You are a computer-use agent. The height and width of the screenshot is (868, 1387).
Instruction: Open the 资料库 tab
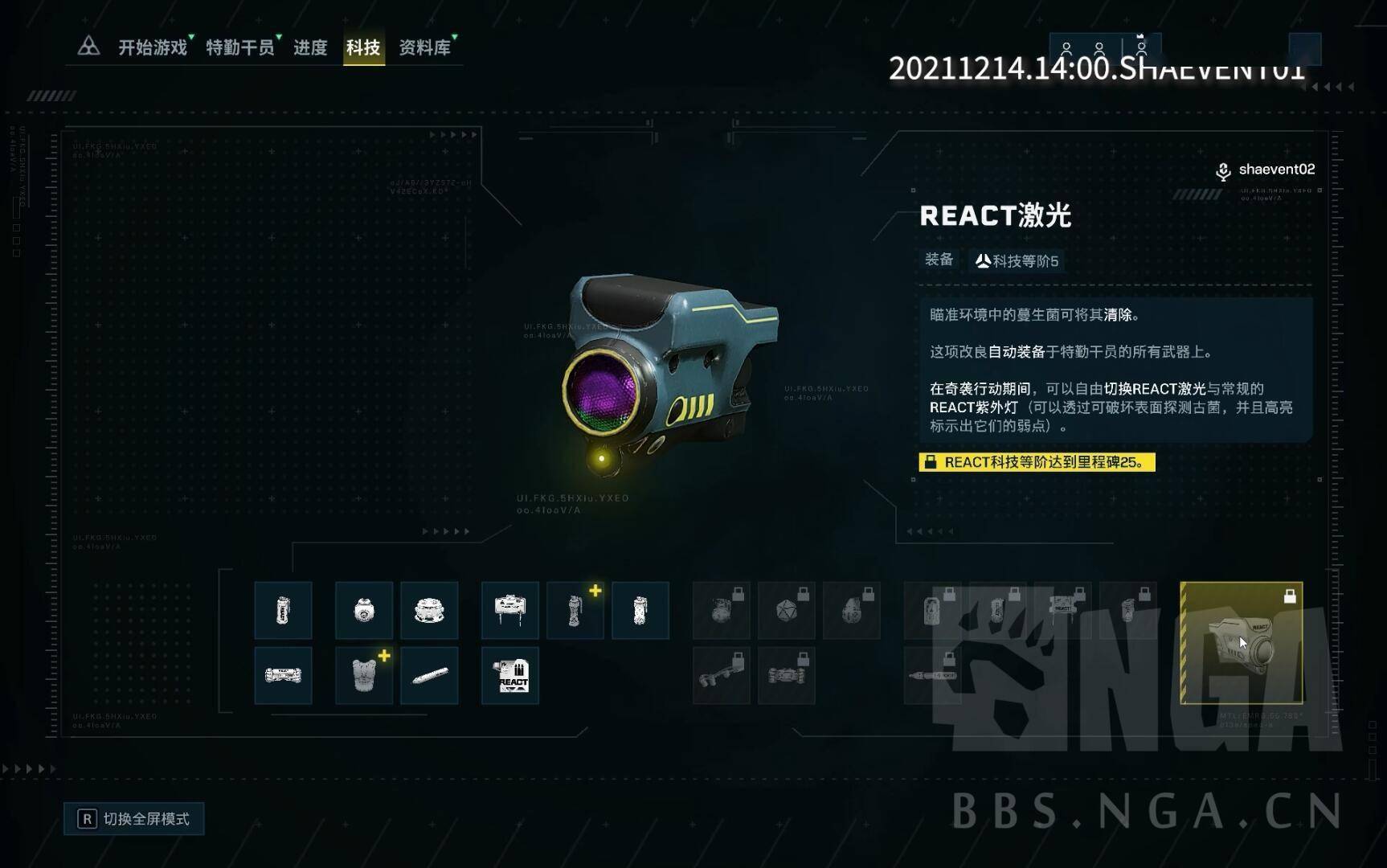(x=424, y=47)
